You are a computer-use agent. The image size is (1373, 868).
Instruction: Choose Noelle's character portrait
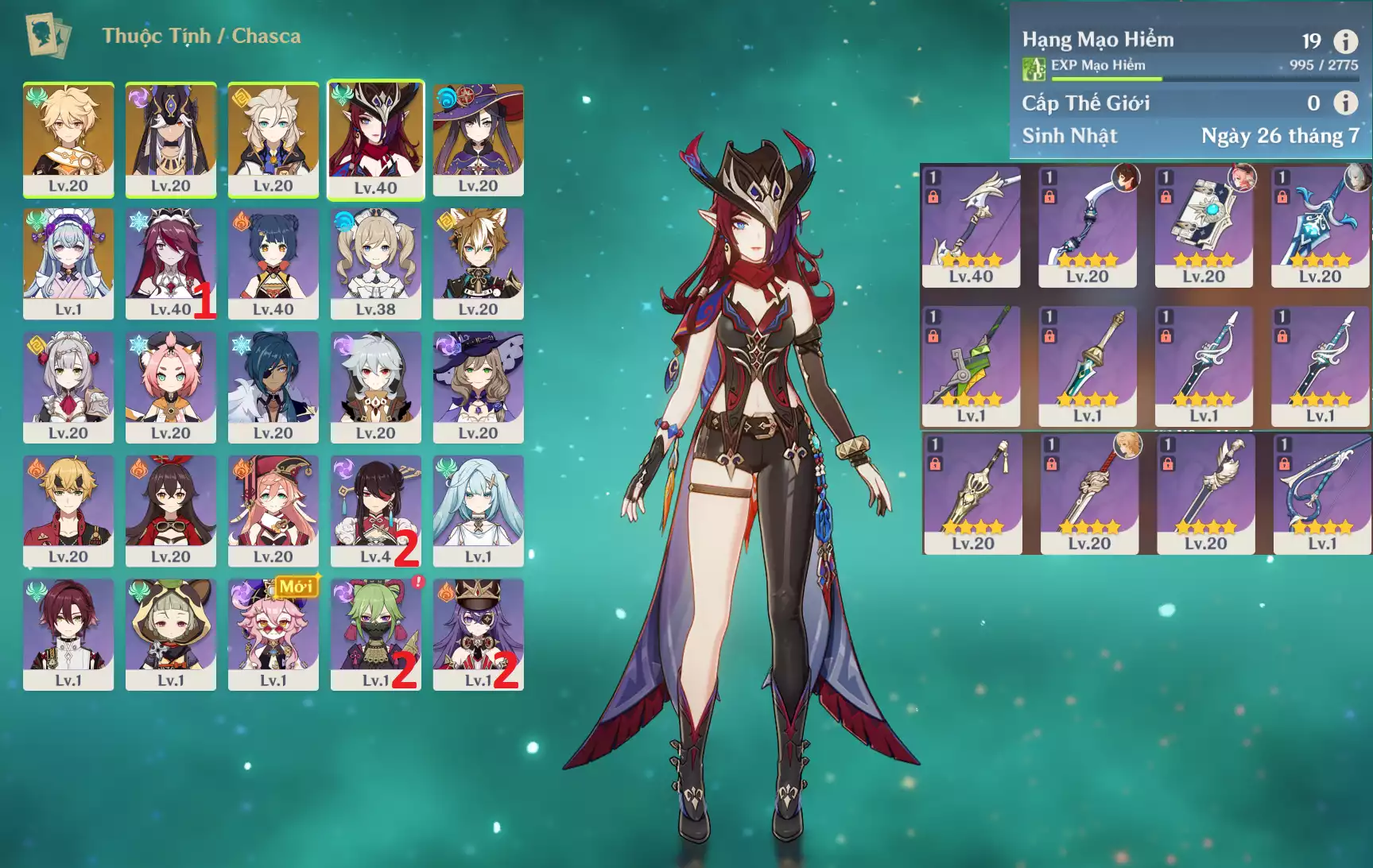click(68, 386)
